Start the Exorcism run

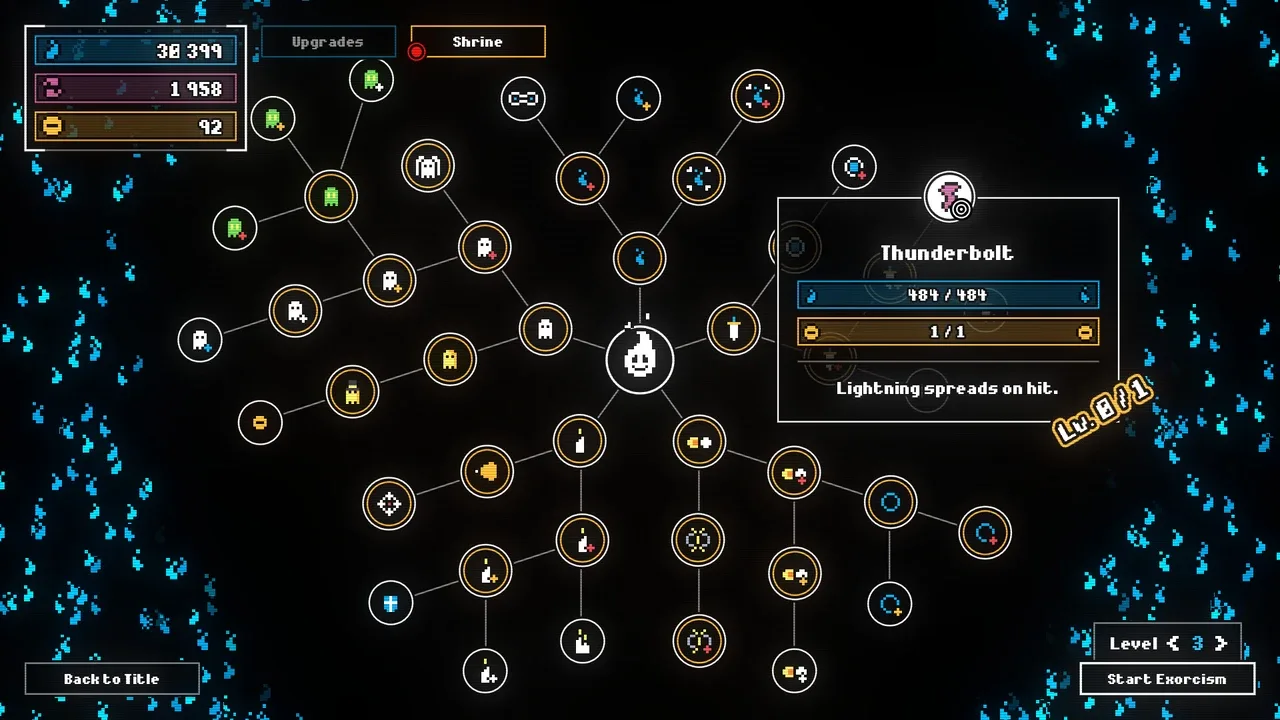click(x=1167, y=679)
